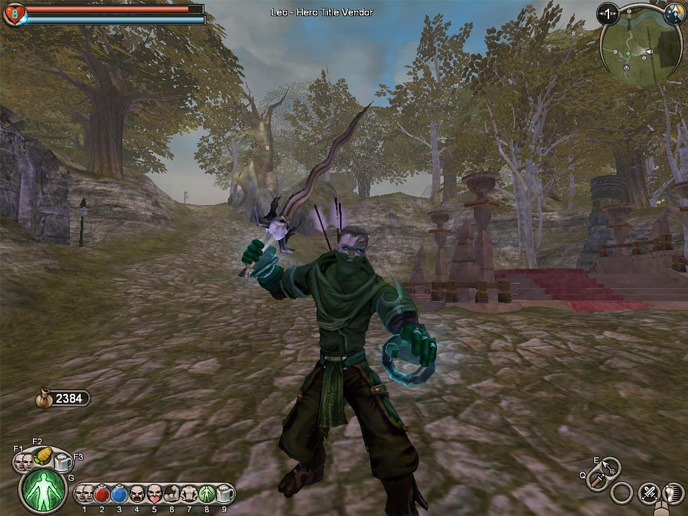Select the large green body silhouette spell
The width and height of the screenshot is (688, 516).
(x=44, y=491)
